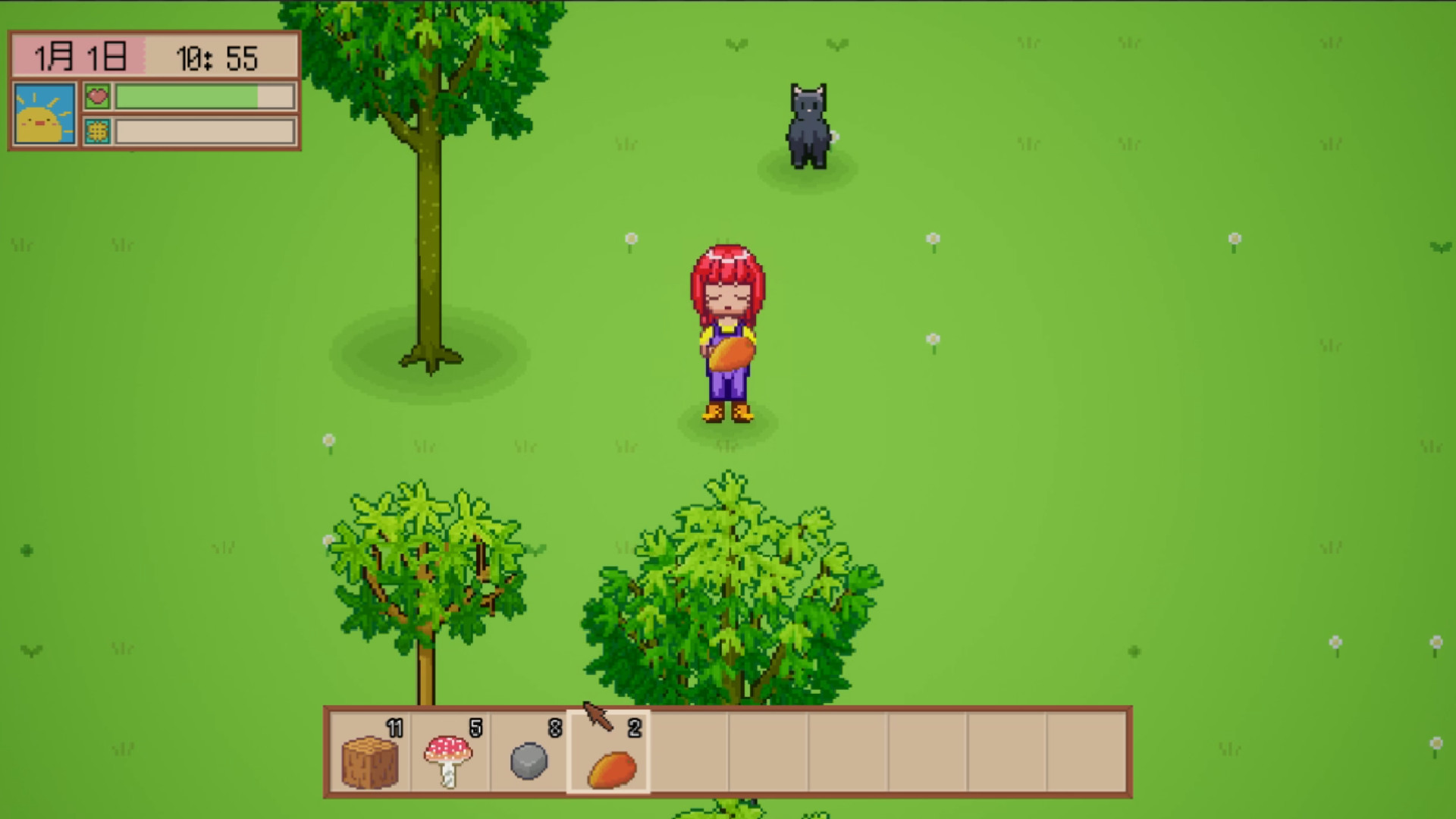Click the green health progress bar

pos(186,96)
